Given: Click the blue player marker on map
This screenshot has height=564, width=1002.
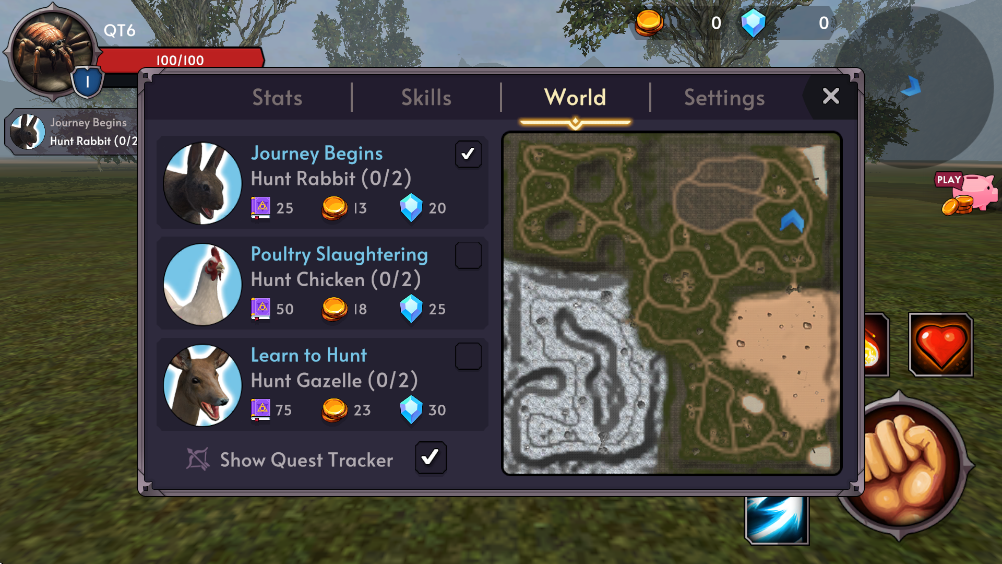Looking at the screenshot, I should (x=792, y=220).
